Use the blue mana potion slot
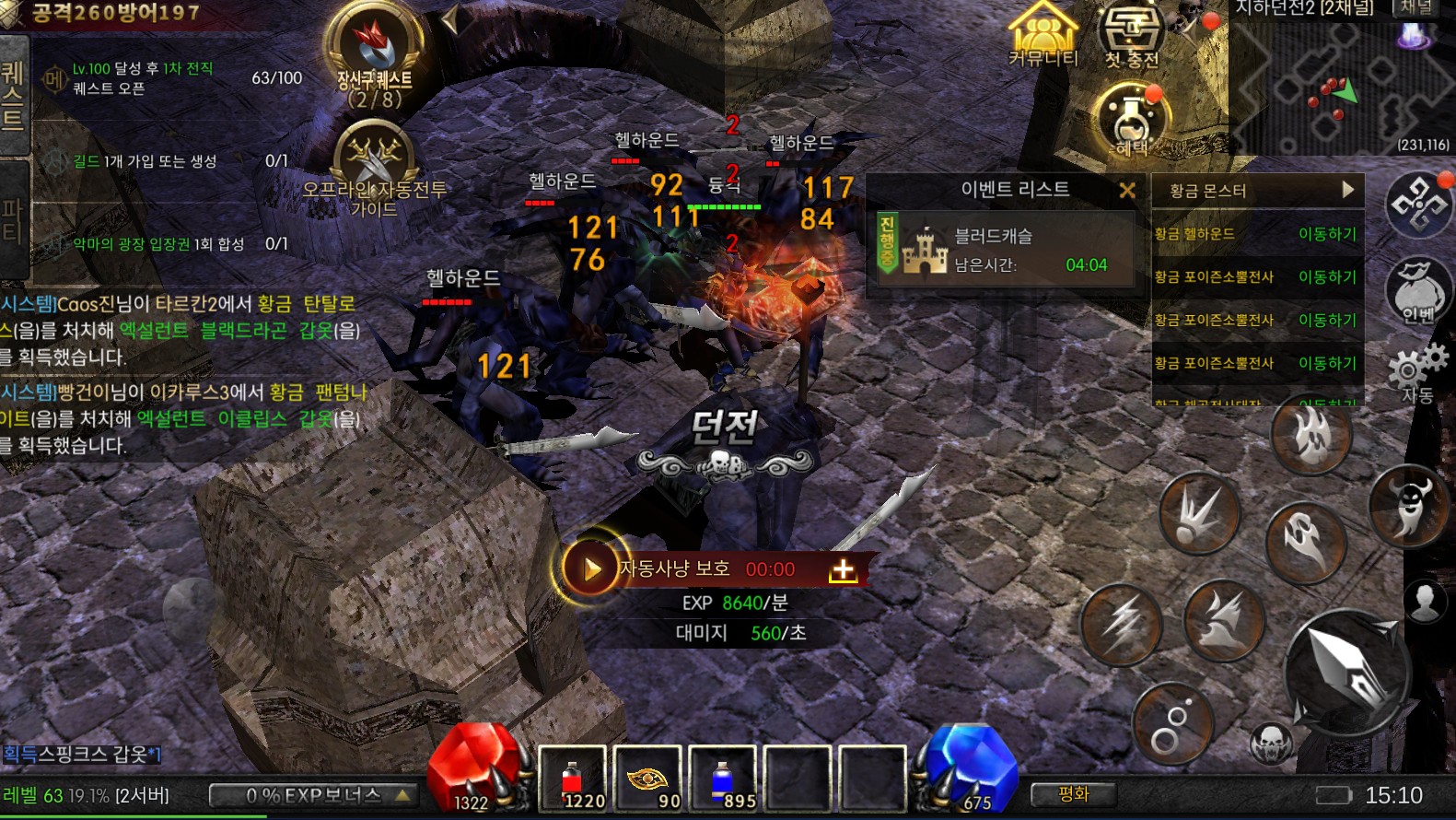The image size is (1456, 820). click(x=723, y=779)
